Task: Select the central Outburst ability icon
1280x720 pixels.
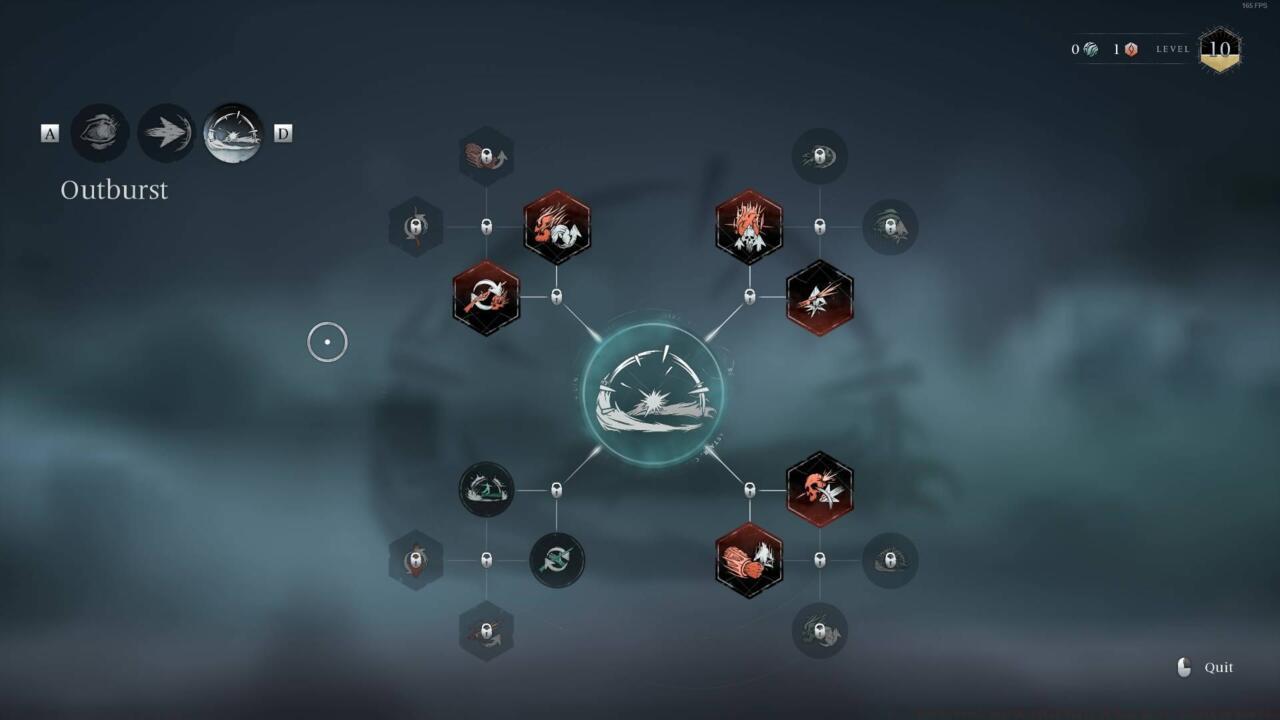Action: pyautogui.click(x=654, y=392)
